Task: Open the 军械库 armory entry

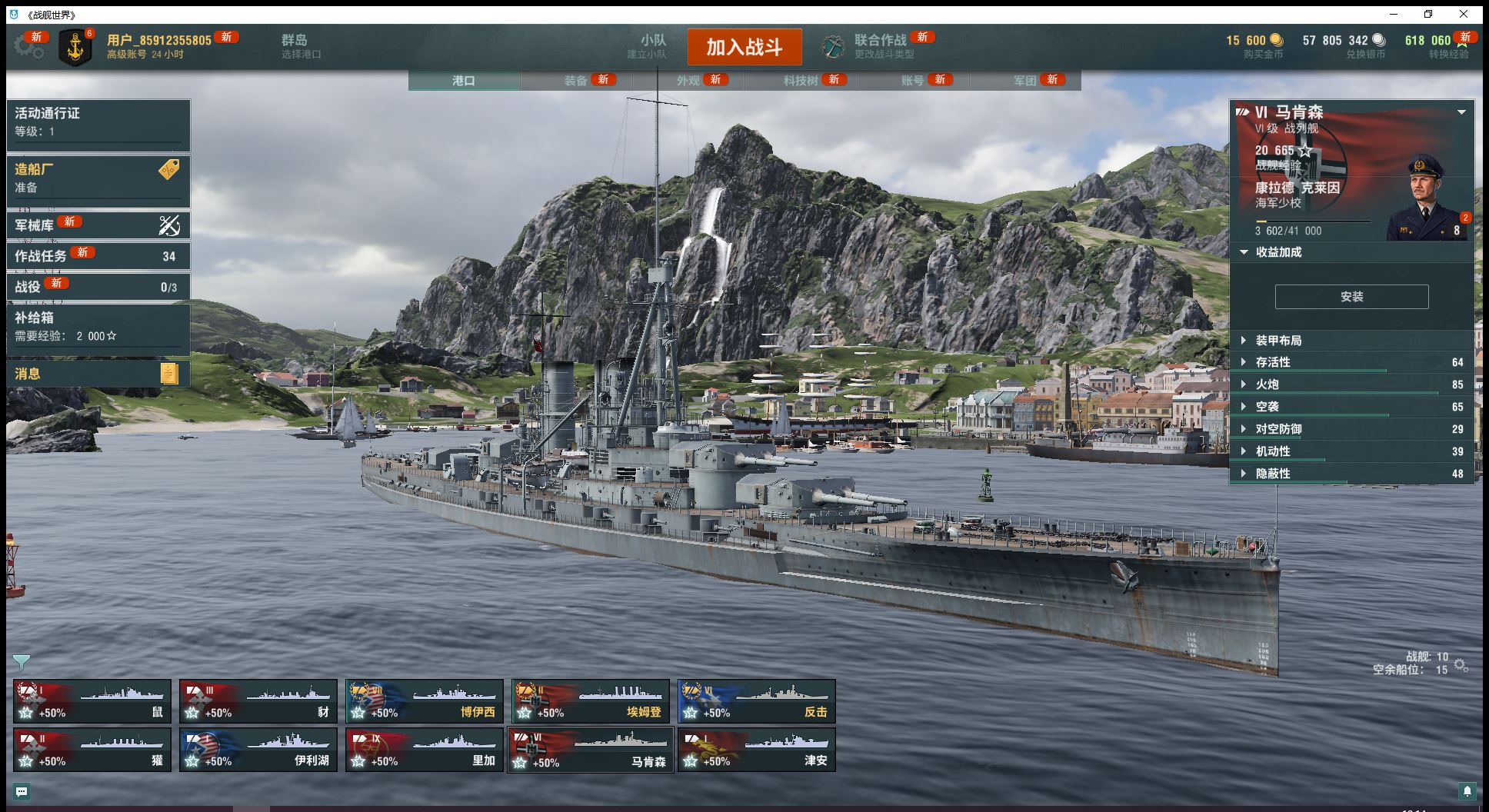Action: pyautogui.click(x=98, y=225)
